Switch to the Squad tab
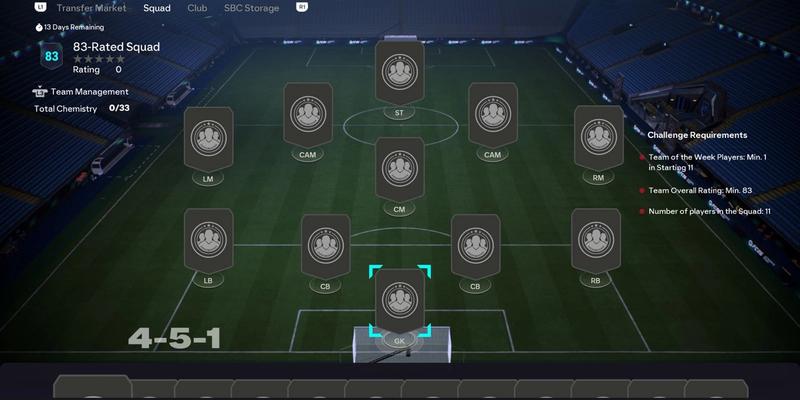 pos(156,7)
